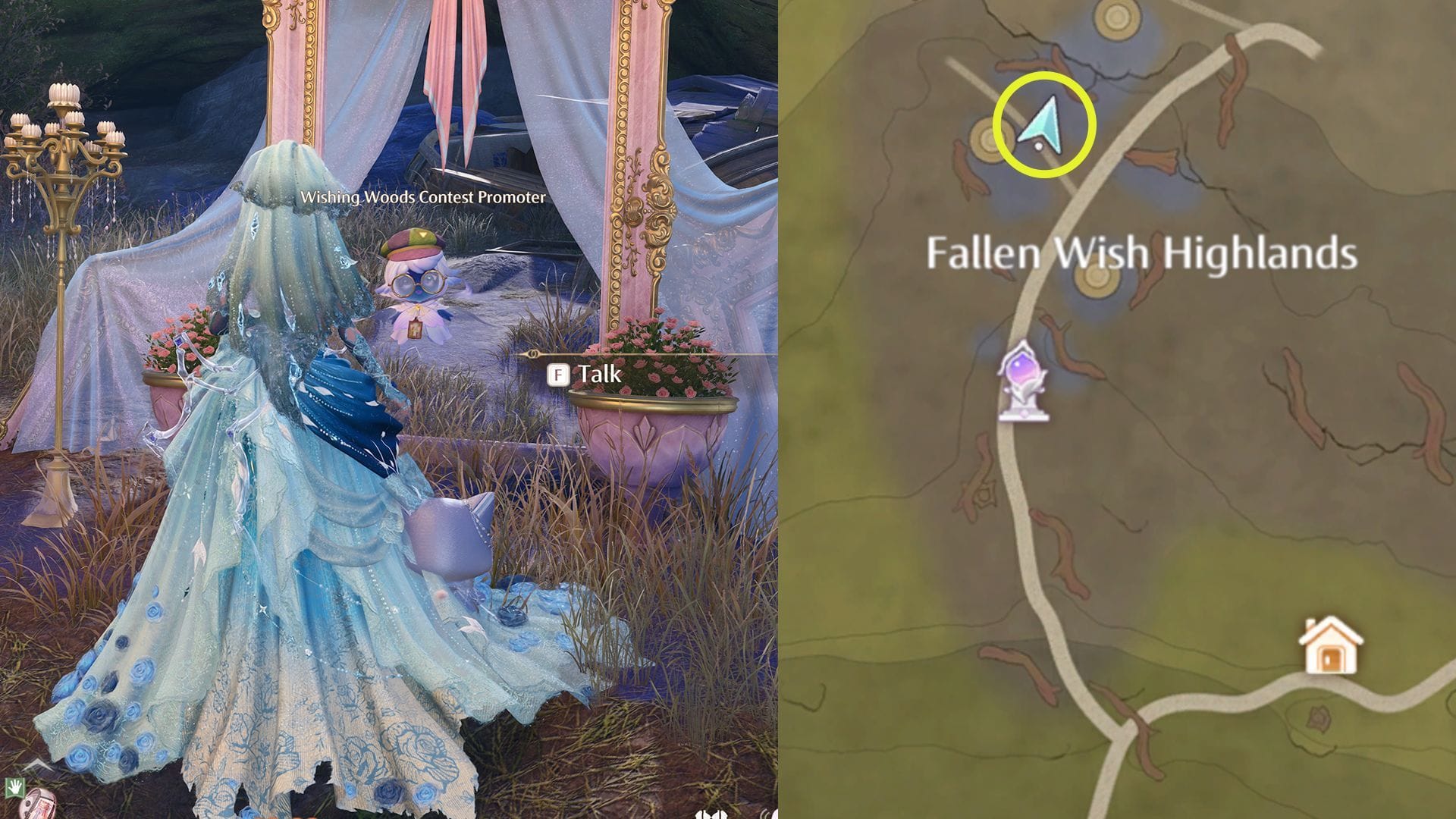The height and width of the screenshot is (819, 1456).
Task: Click the Wishing Woods Contest Promoter name label
Action: (422, 199)
